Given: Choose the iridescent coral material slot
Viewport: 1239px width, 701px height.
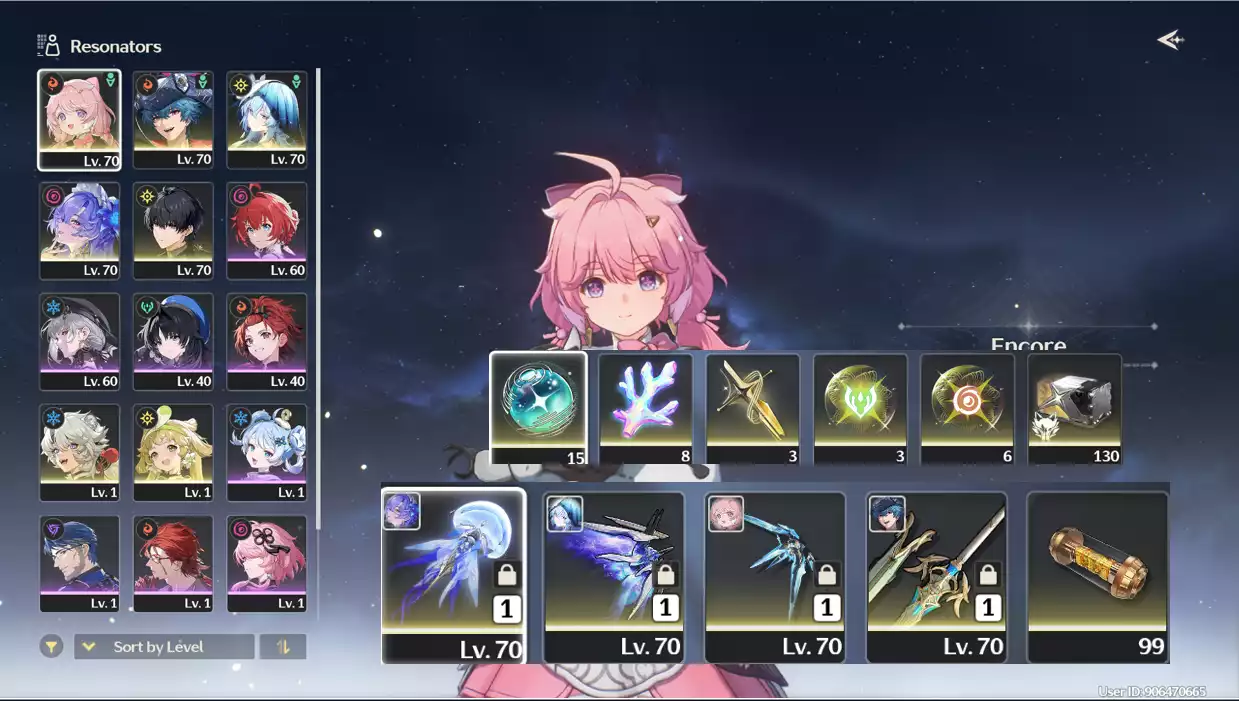Looking at the screenshot, I should click(x=645, y=408).
